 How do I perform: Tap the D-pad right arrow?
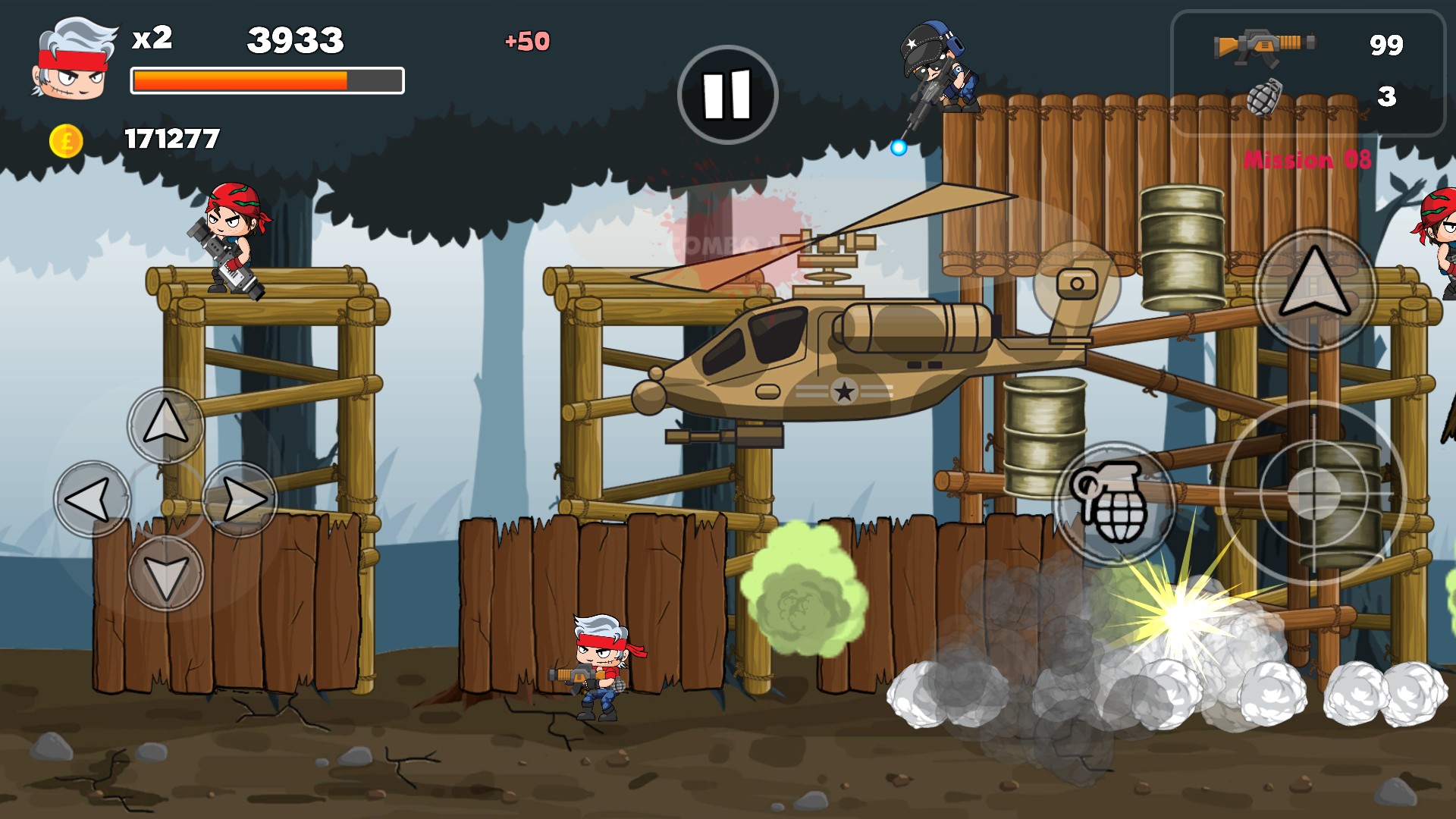240,499
